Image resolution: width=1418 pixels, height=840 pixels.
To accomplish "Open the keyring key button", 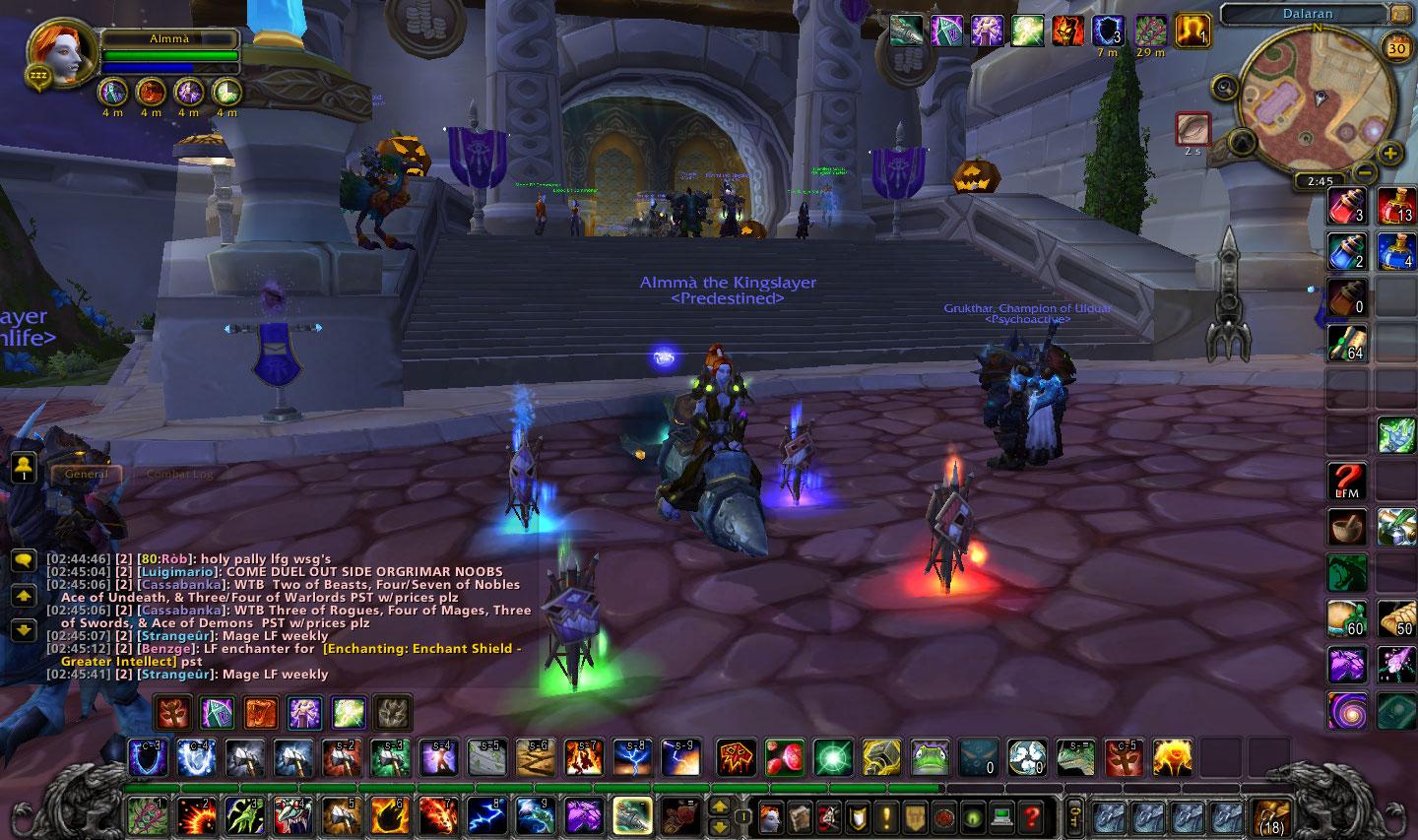I will pyautogui.click(x=1074, y=816).
